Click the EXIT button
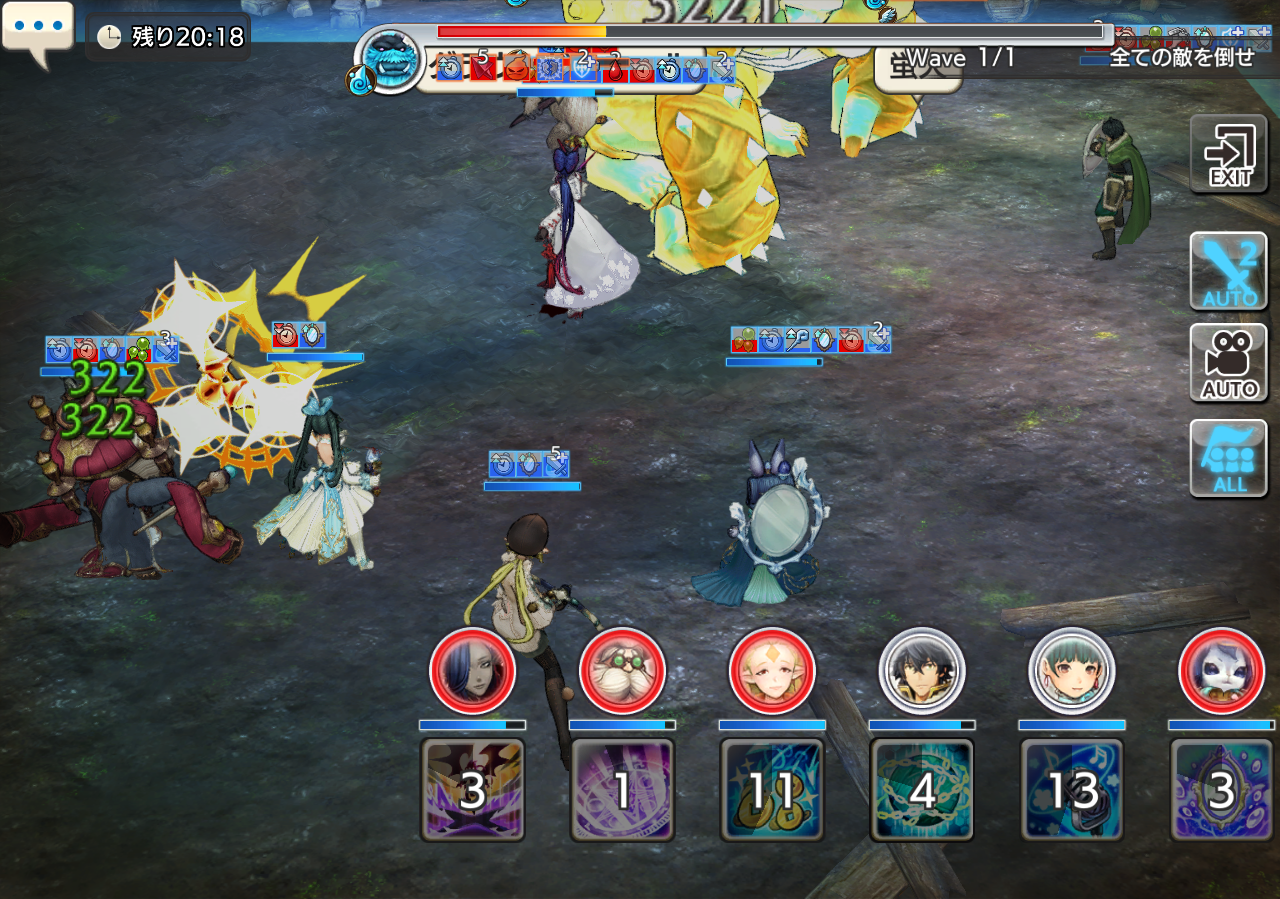1280x899 pixels. [1228, 155]
